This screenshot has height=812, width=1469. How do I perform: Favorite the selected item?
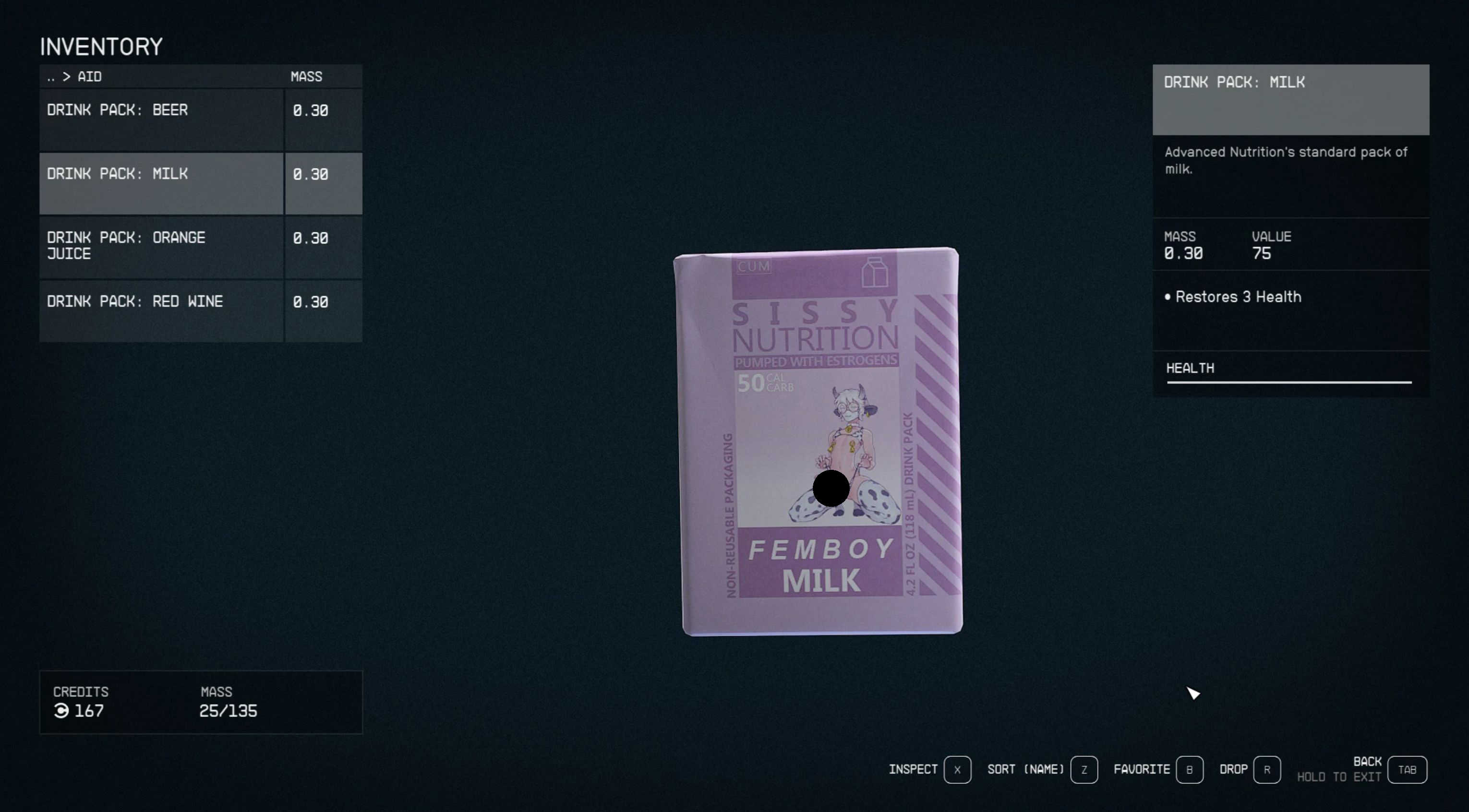click(1189, 770)
